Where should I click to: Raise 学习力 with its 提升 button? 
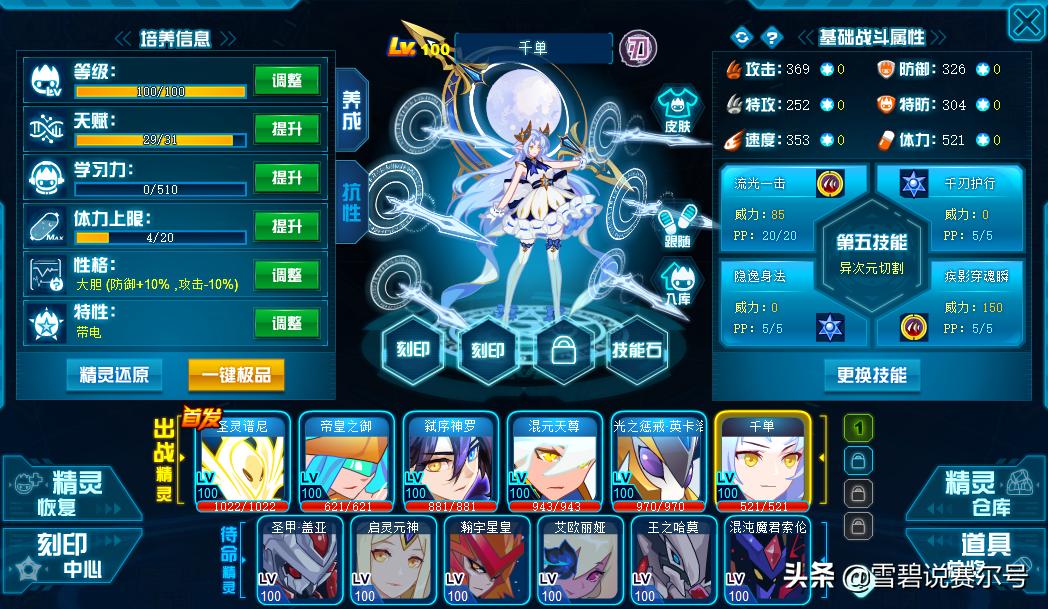pos(287,178)
